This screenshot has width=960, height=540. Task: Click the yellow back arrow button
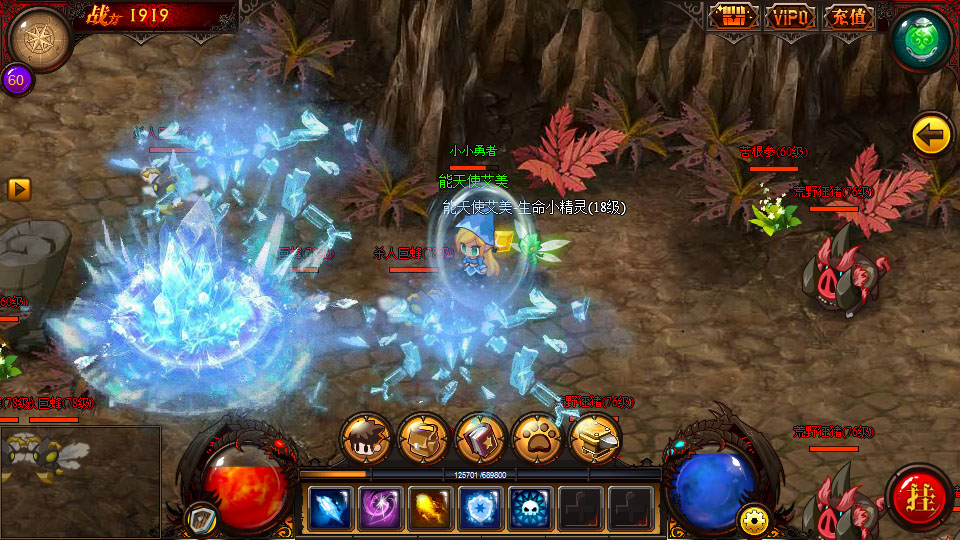pyautogui.click(x=931, y=135)
